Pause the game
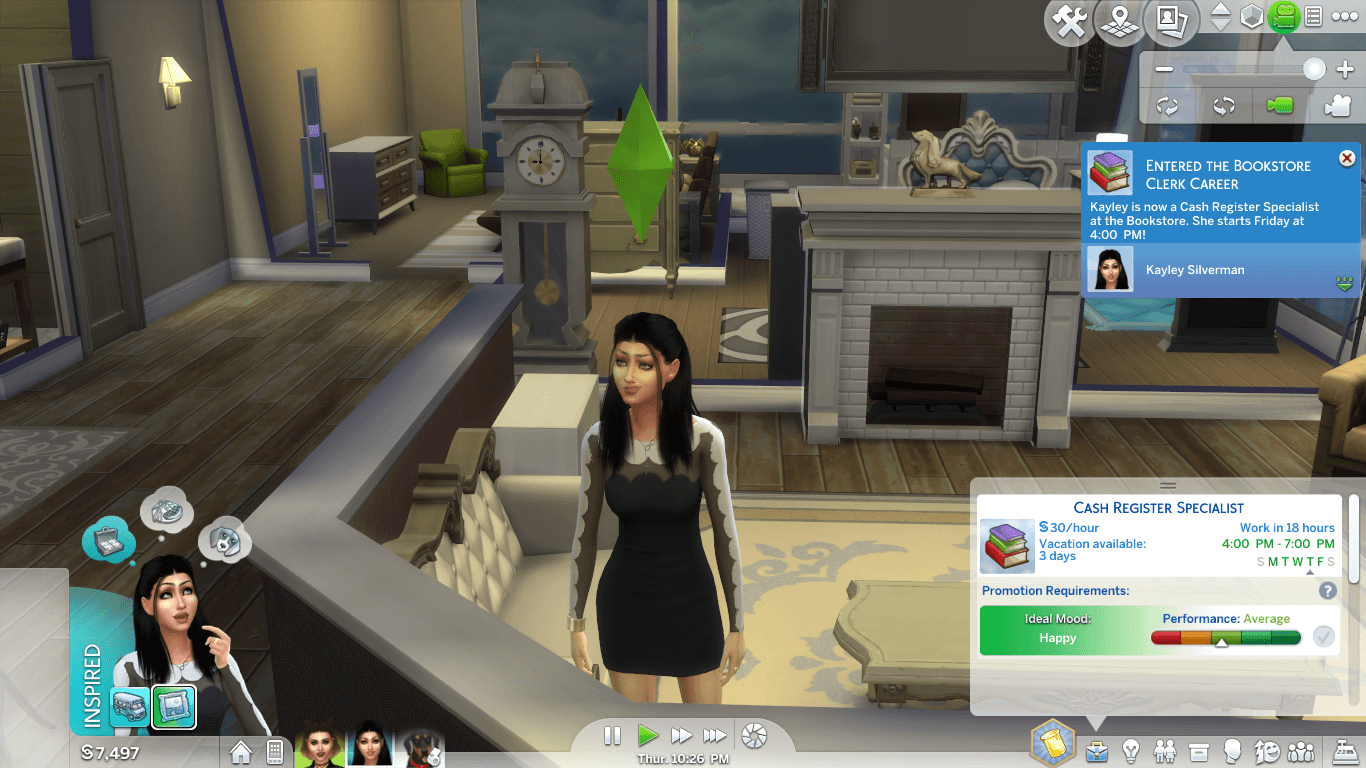Image resolution: width=1366 pixels, height=768 pixels. click(613, 736)
